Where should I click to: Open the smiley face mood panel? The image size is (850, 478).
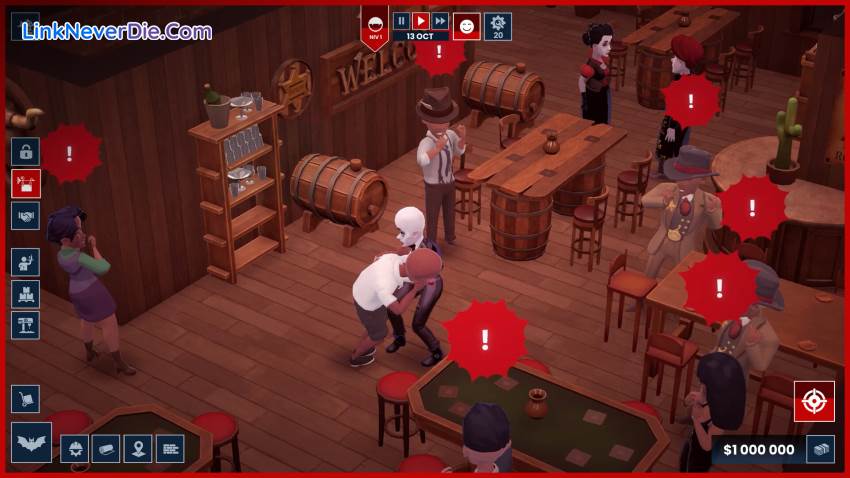pos(467,26)
